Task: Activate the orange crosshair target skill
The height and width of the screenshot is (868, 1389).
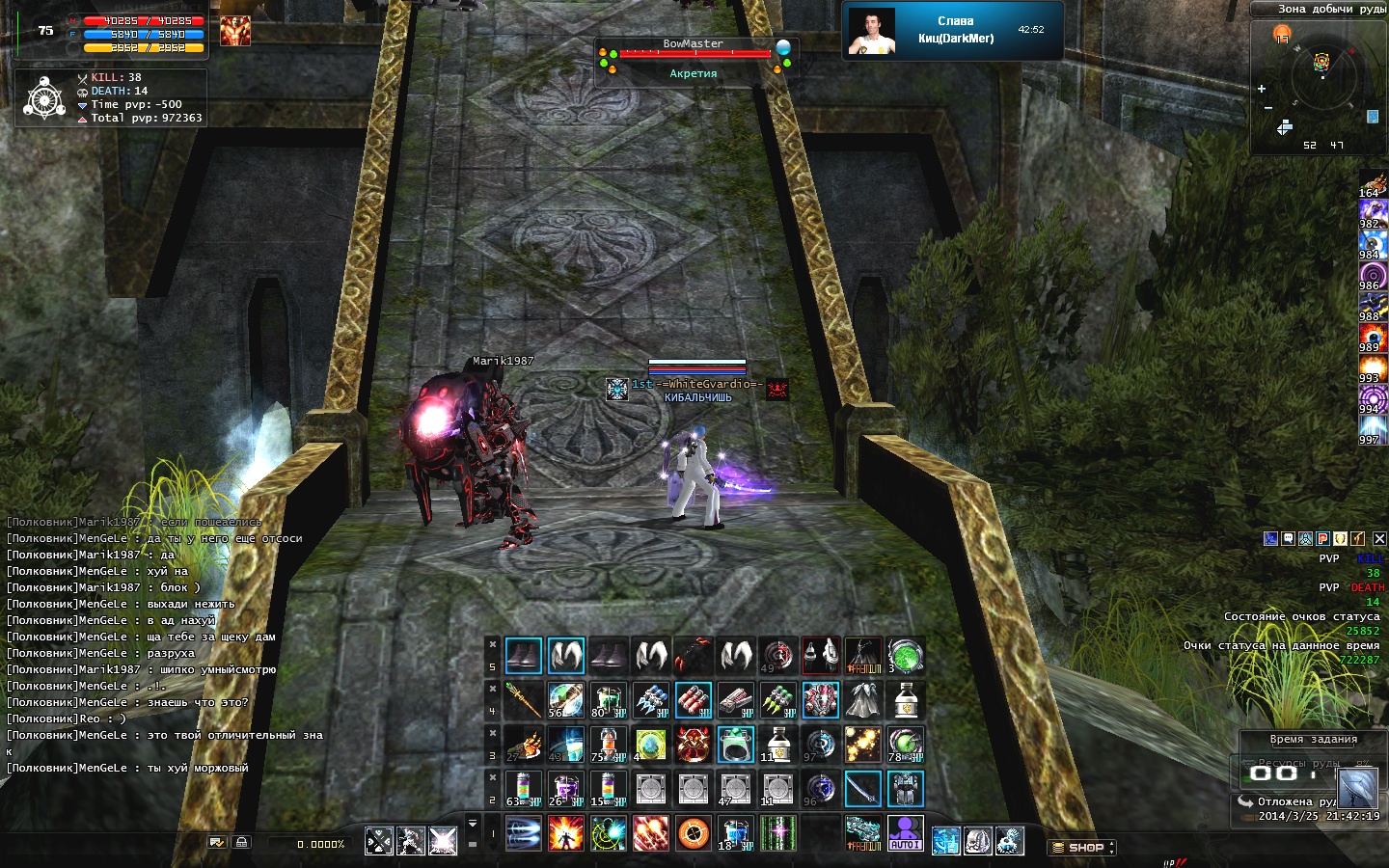Action: point(694,833)
